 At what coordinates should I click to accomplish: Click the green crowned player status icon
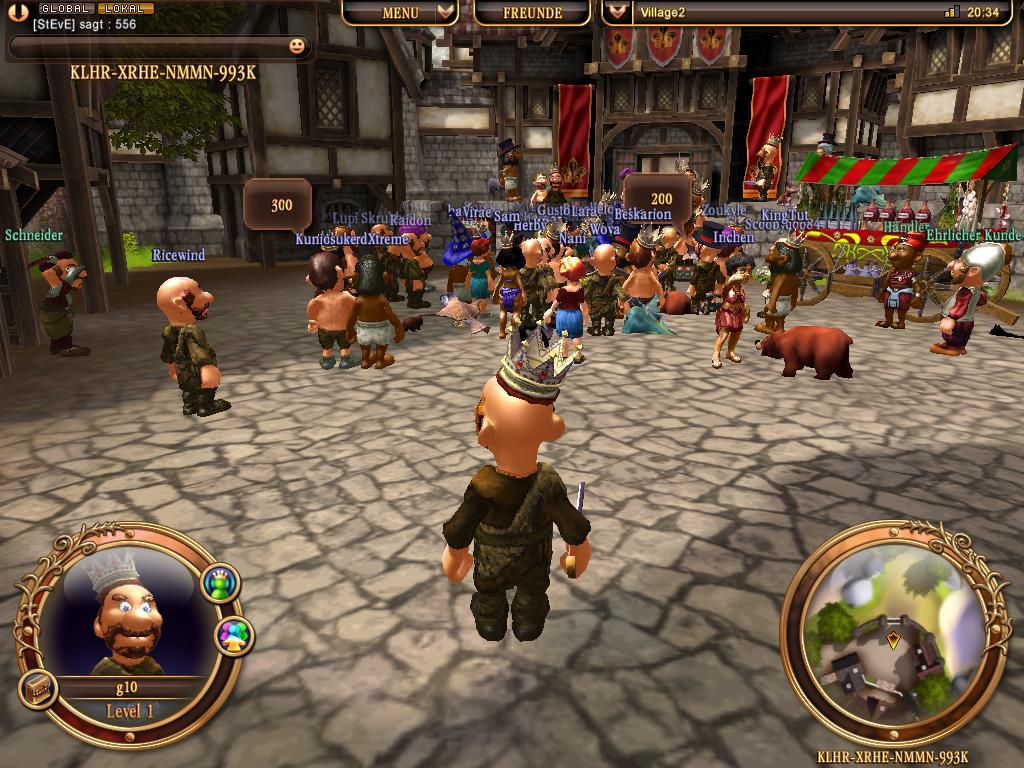tap(220, 583)
